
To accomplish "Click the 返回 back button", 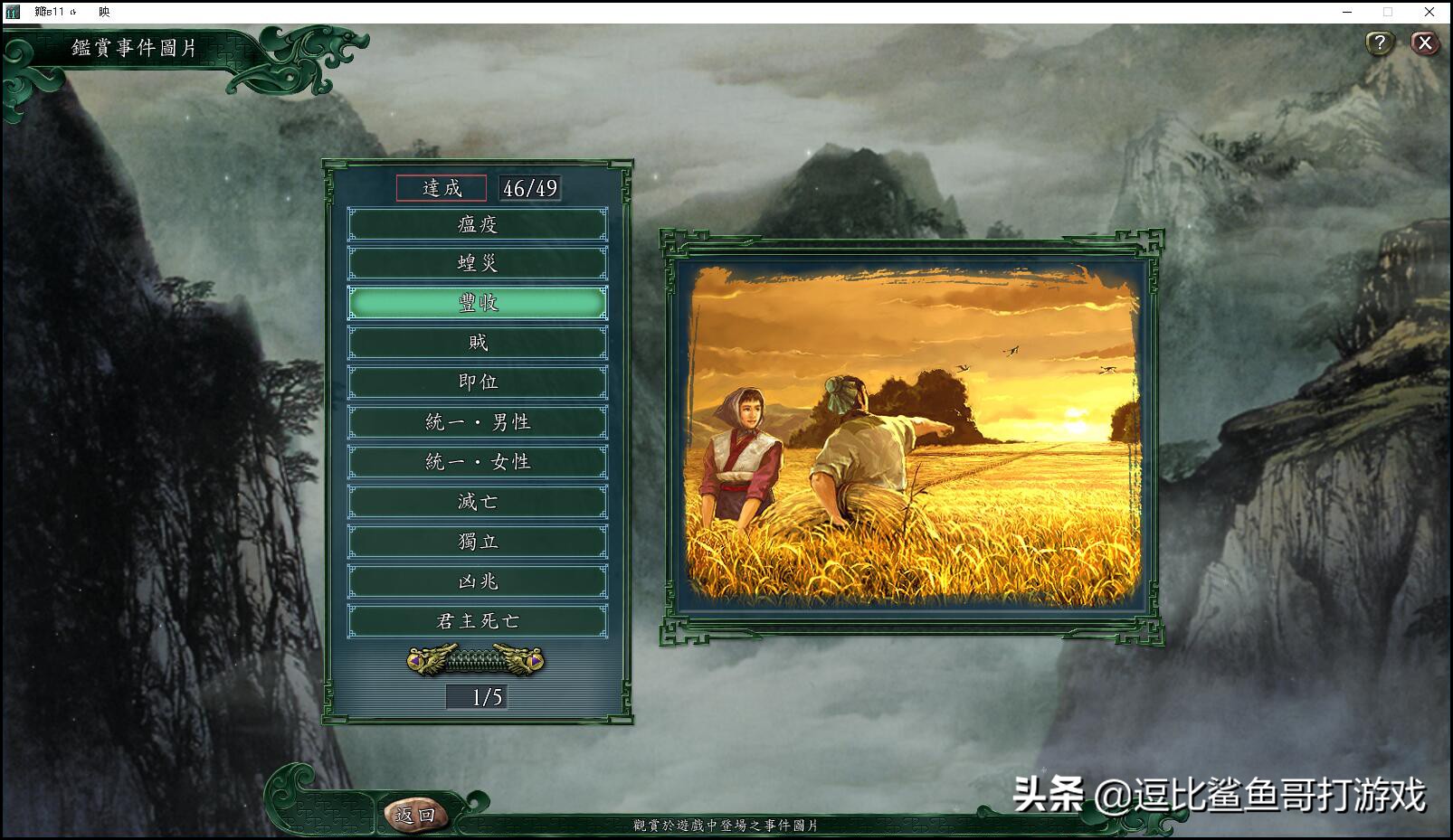I will [x=415, y=815].
